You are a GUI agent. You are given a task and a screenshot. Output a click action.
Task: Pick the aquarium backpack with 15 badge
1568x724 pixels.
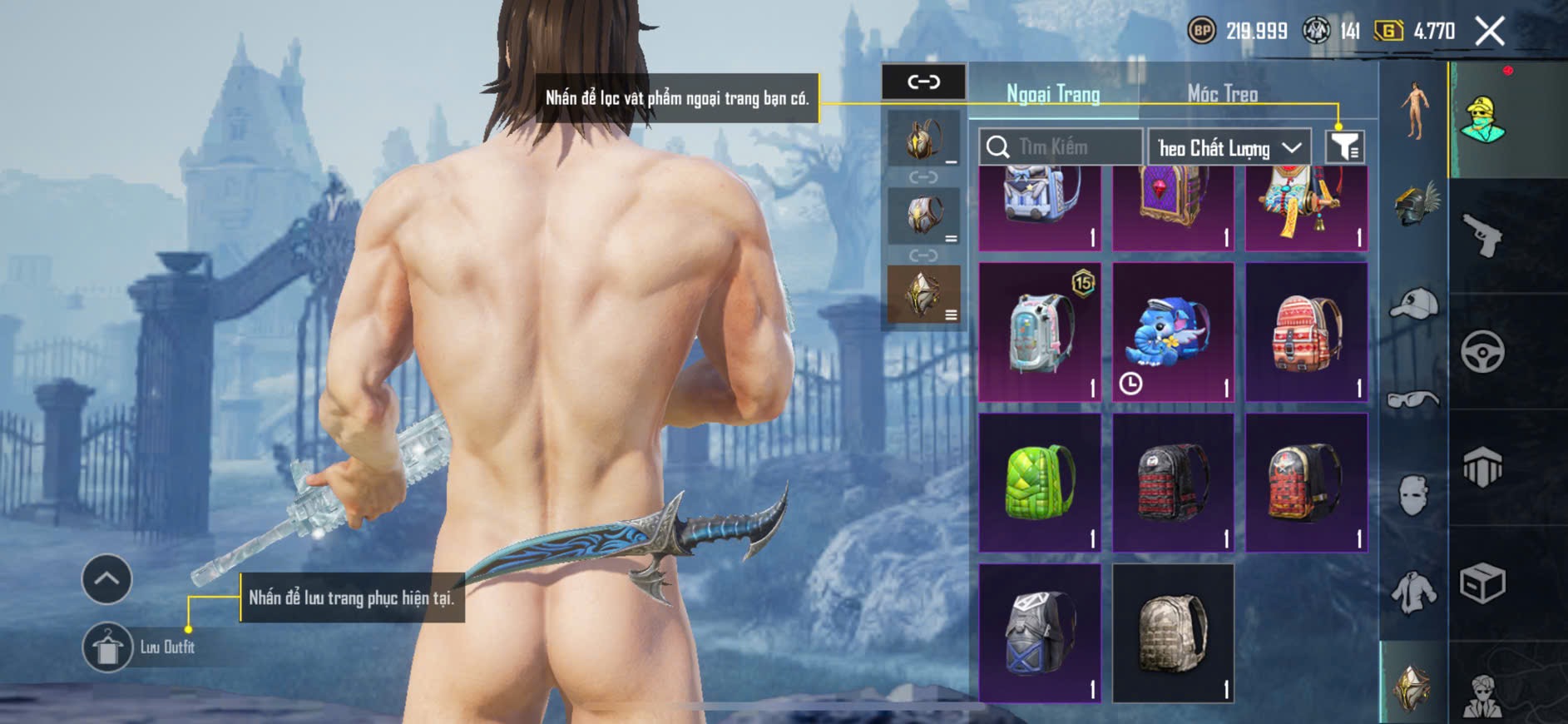pos(1039,332)
